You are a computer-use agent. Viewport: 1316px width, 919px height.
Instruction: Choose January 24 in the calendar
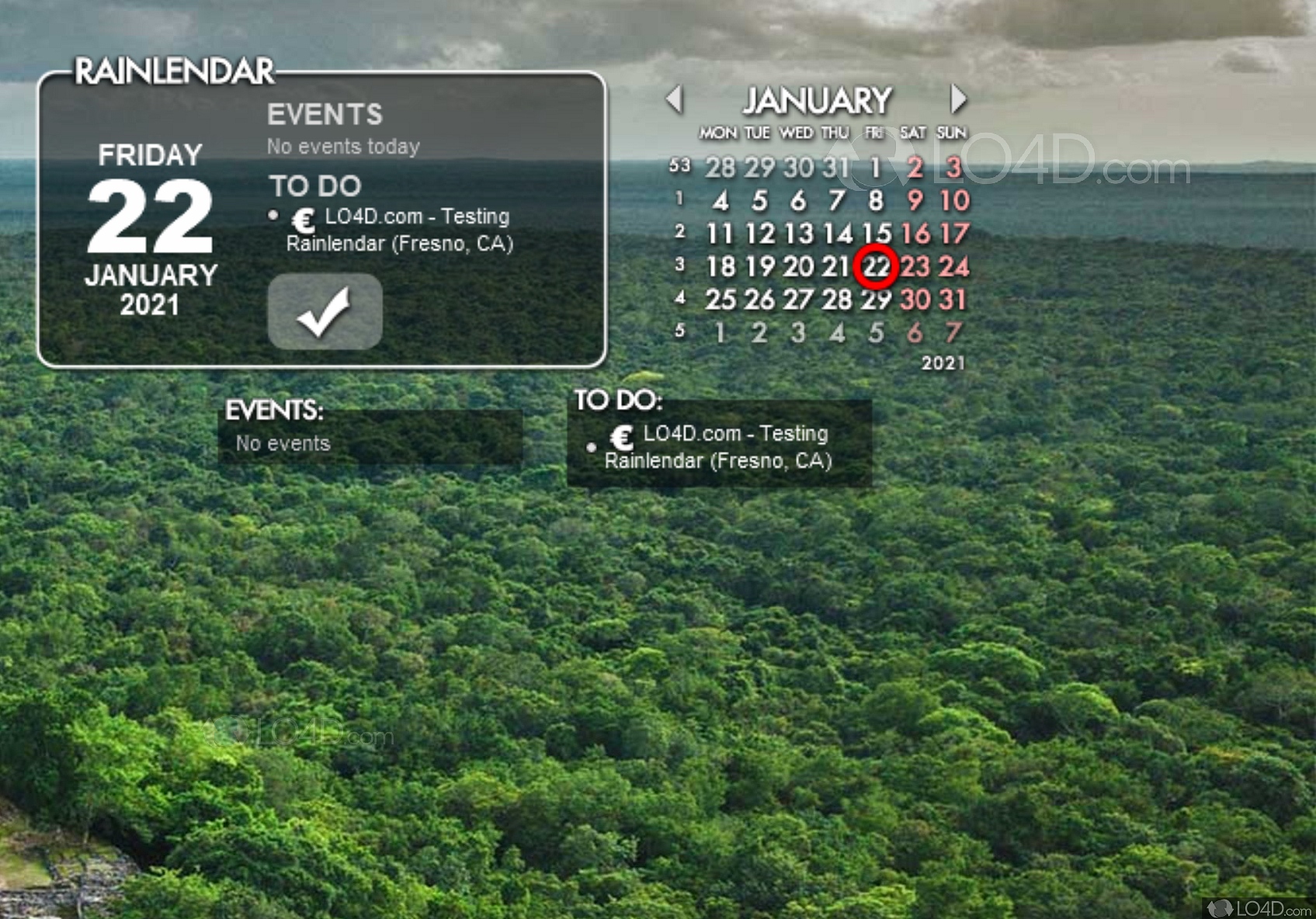coord(954,267)
